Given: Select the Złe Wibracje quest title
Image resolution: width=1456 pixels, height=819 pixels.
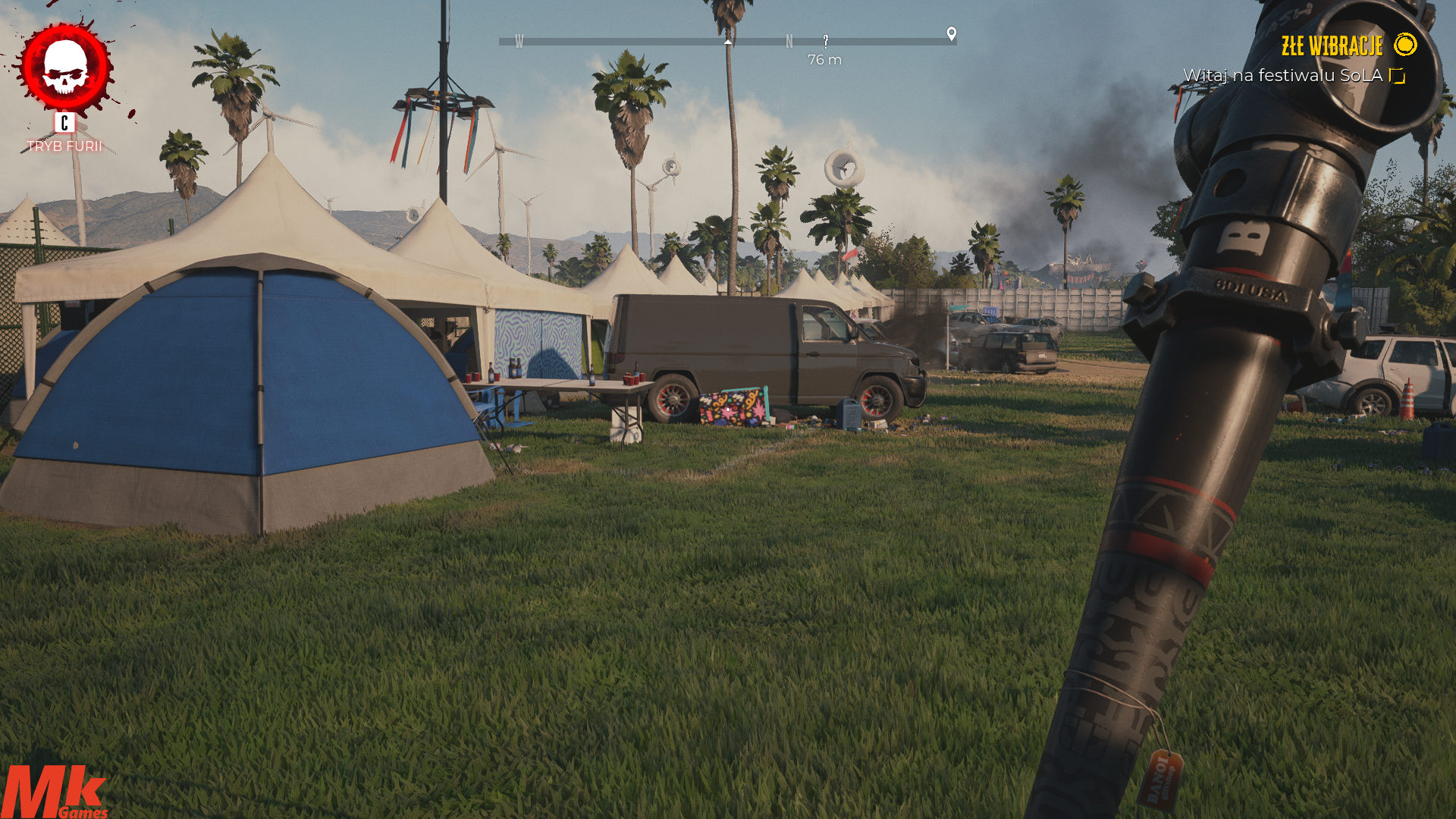Looking at the screenshot, I should click(1332, 46).
